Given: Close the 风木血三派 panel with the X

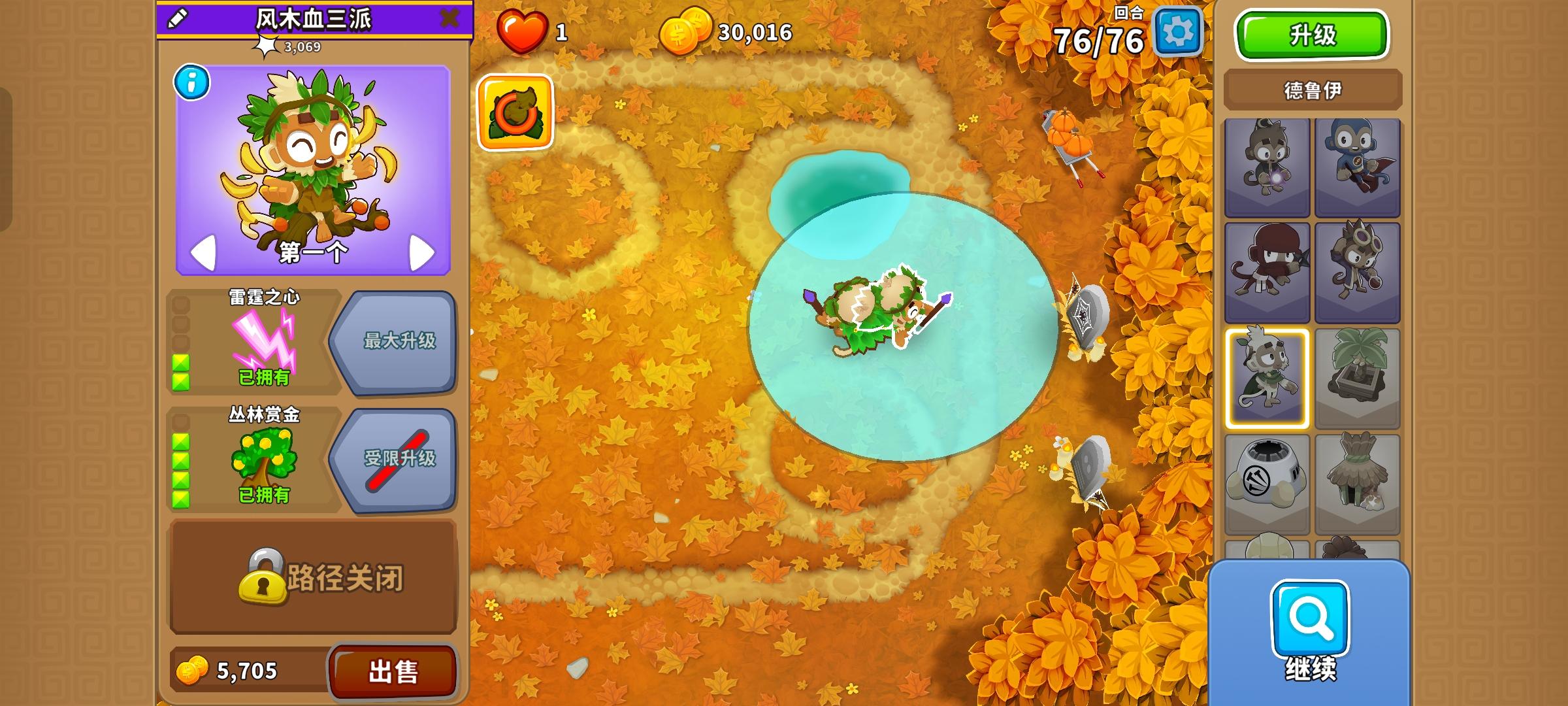Looking at the screenshot, I should click(x=451, y=18).
